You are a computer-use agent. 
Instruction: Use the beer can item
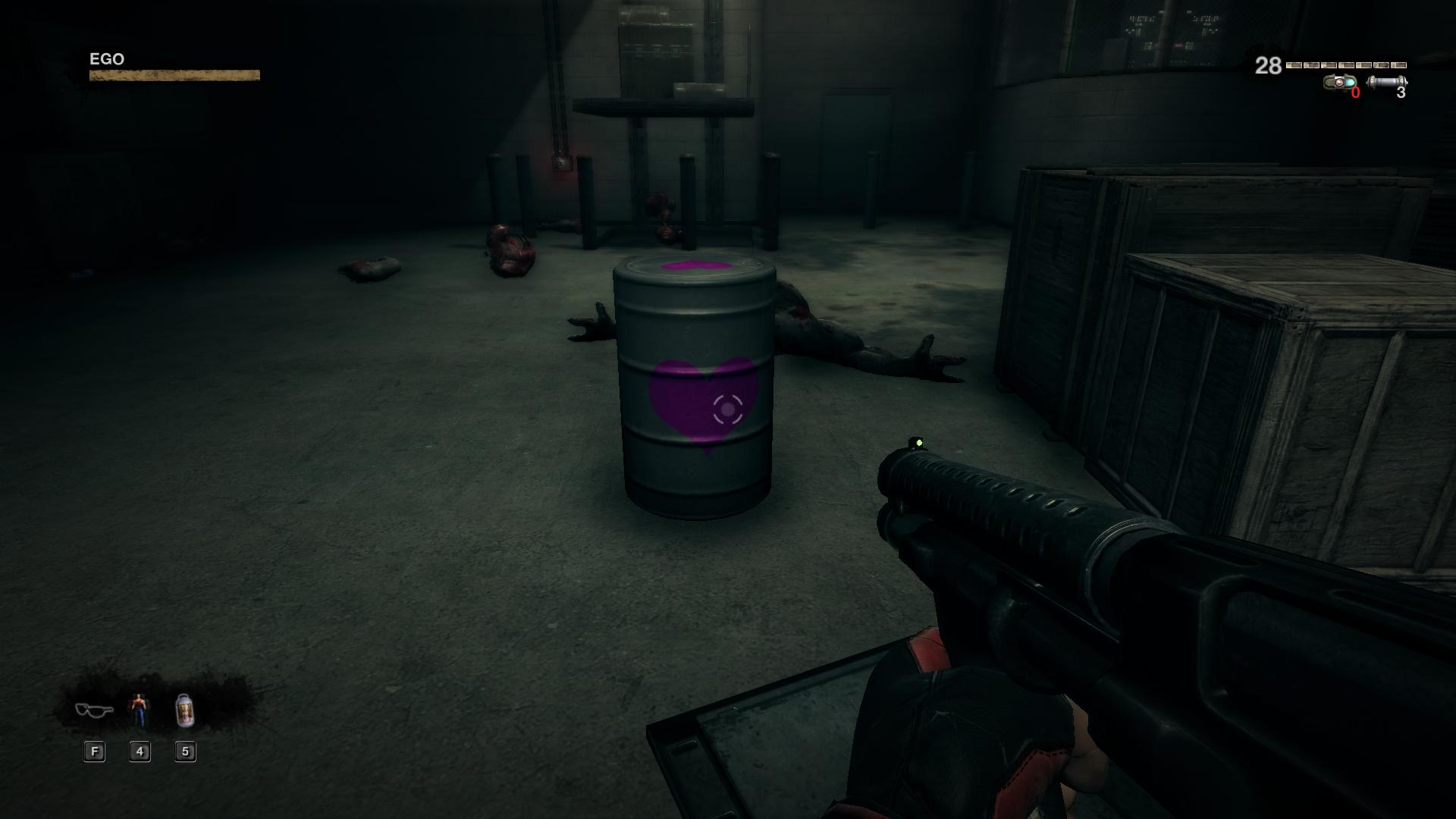185,710
